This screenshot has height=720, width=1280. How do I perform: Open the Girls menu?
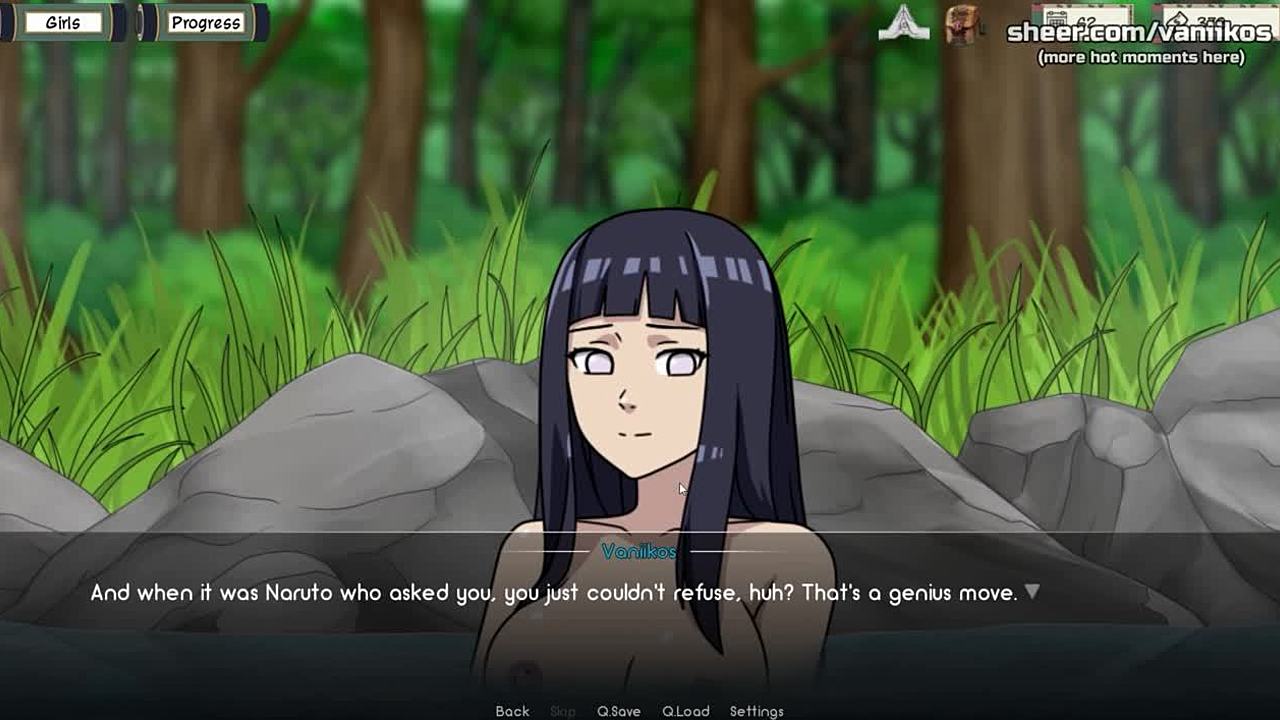pos(63,22)
